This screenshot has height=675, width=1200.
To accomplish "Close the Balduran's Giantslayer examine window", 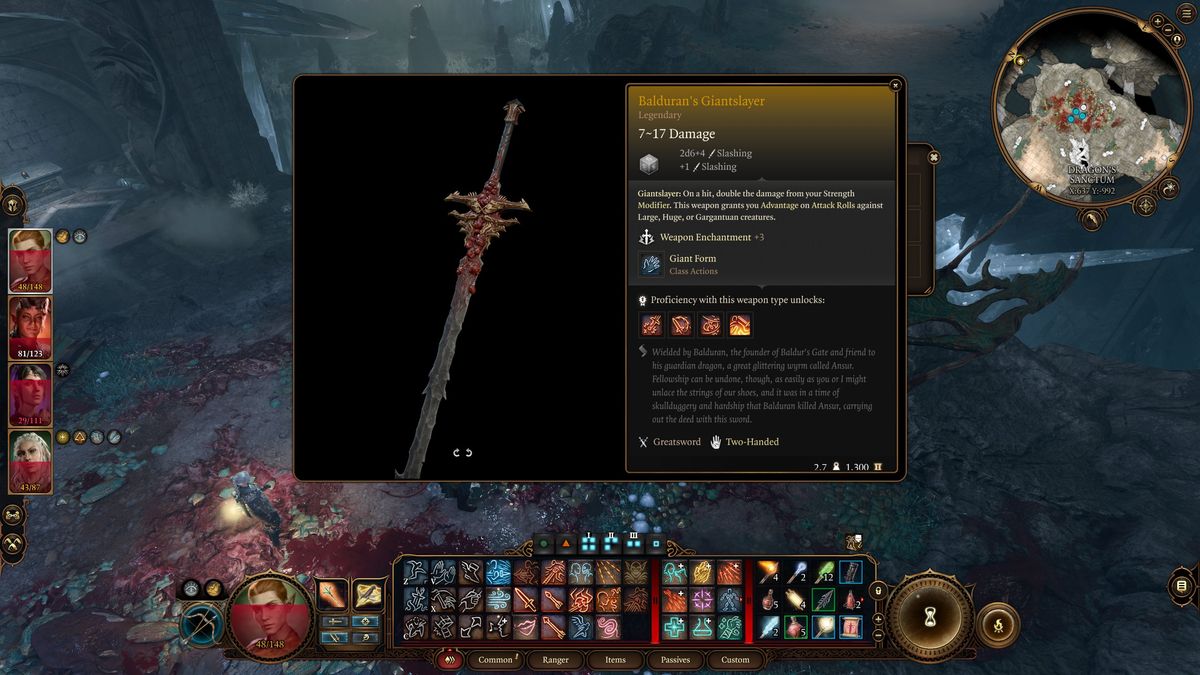I will [x=895, y=85].
